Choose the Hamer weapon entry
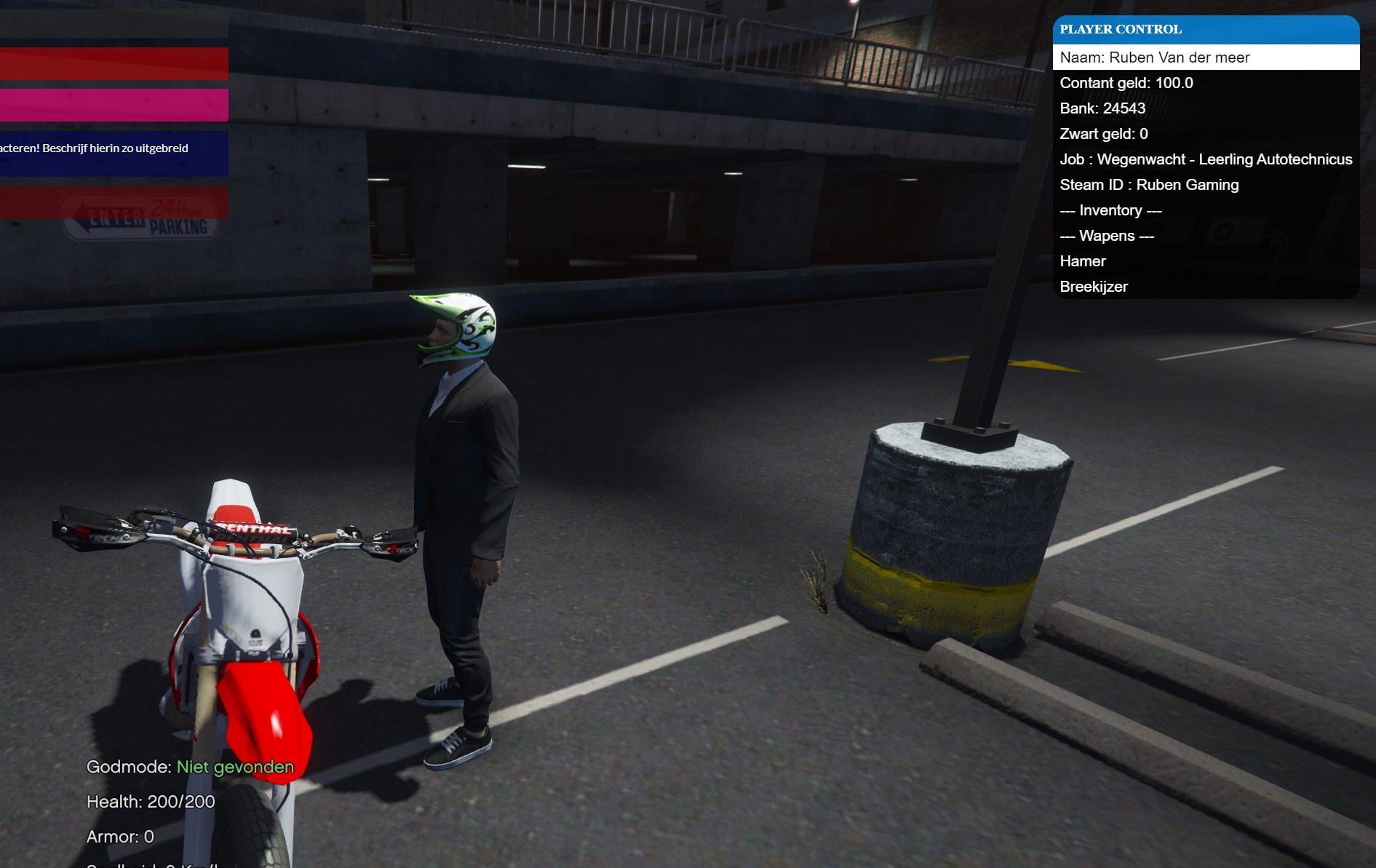Screen dimensions: 1376x868 [1205, 261]
